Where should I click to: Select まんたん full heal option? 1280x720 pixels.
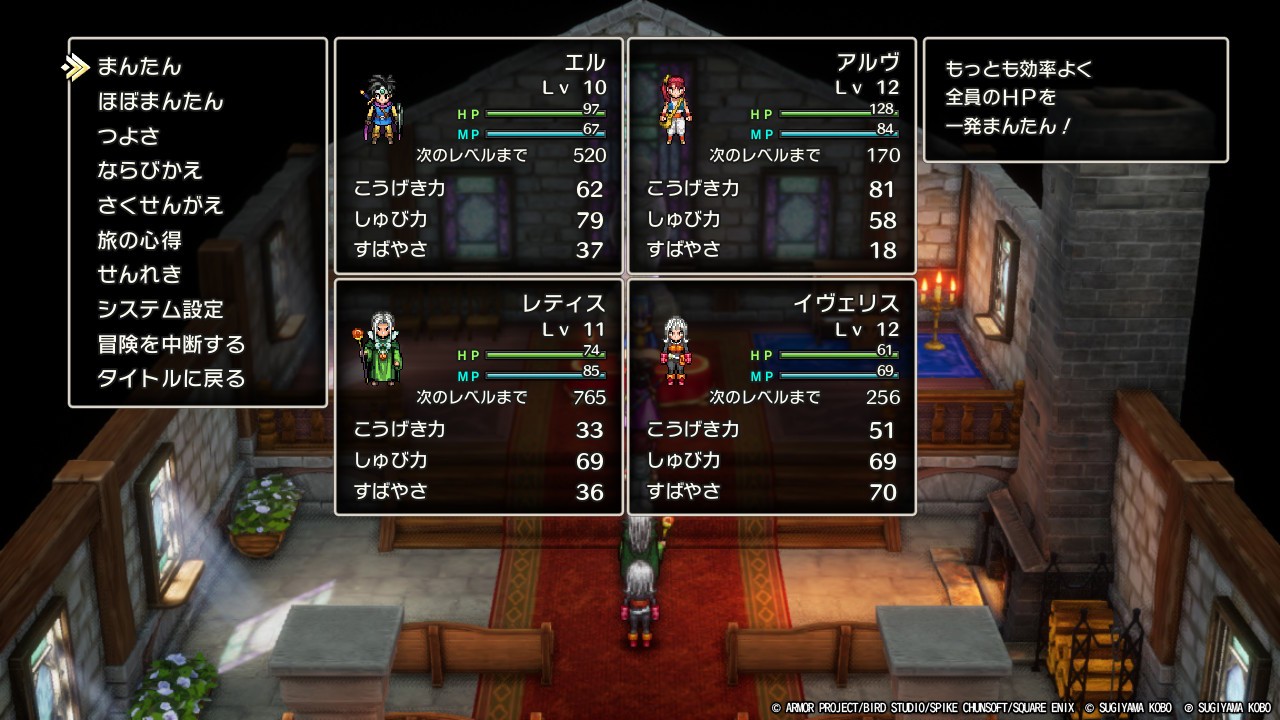(x=139, y=67)
